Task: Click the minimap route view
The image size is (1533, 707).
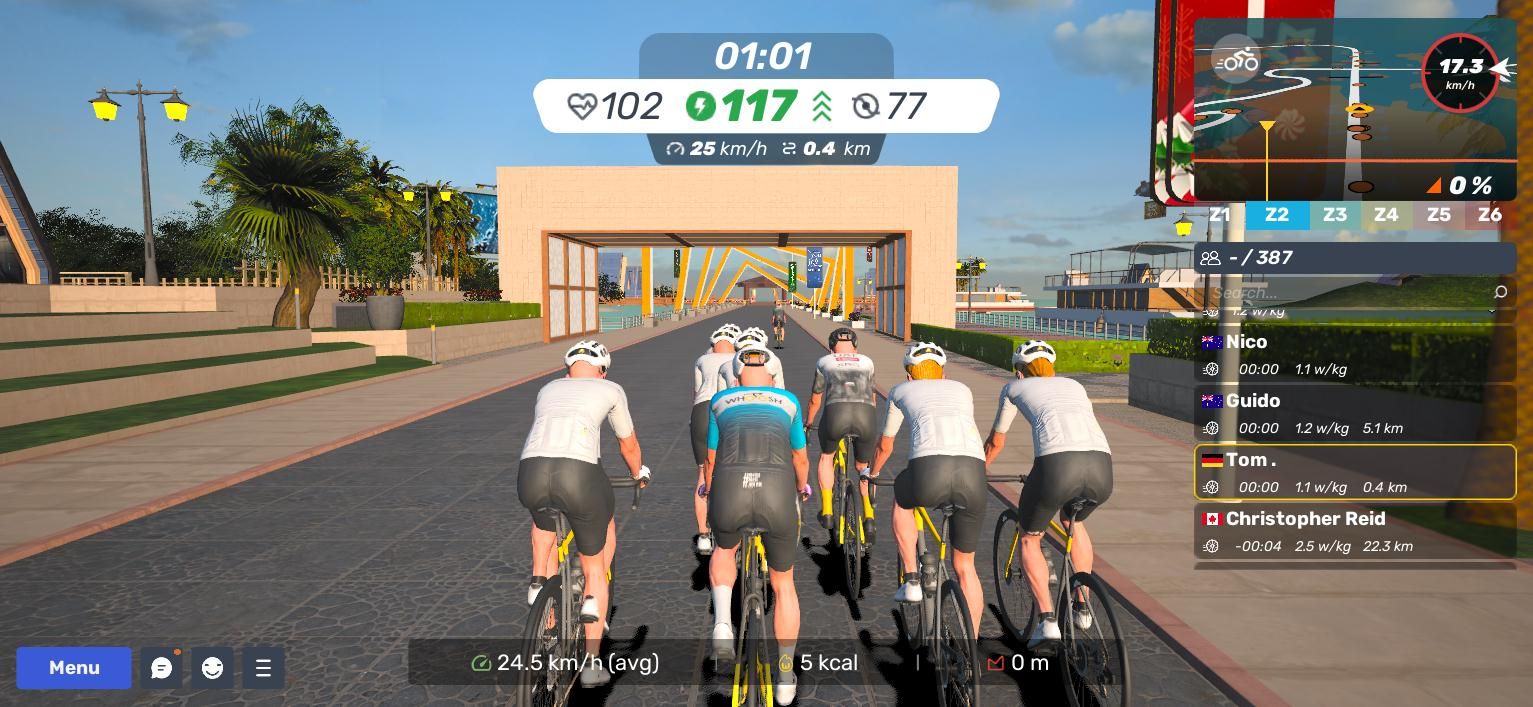Action: tap(1330, 130)
